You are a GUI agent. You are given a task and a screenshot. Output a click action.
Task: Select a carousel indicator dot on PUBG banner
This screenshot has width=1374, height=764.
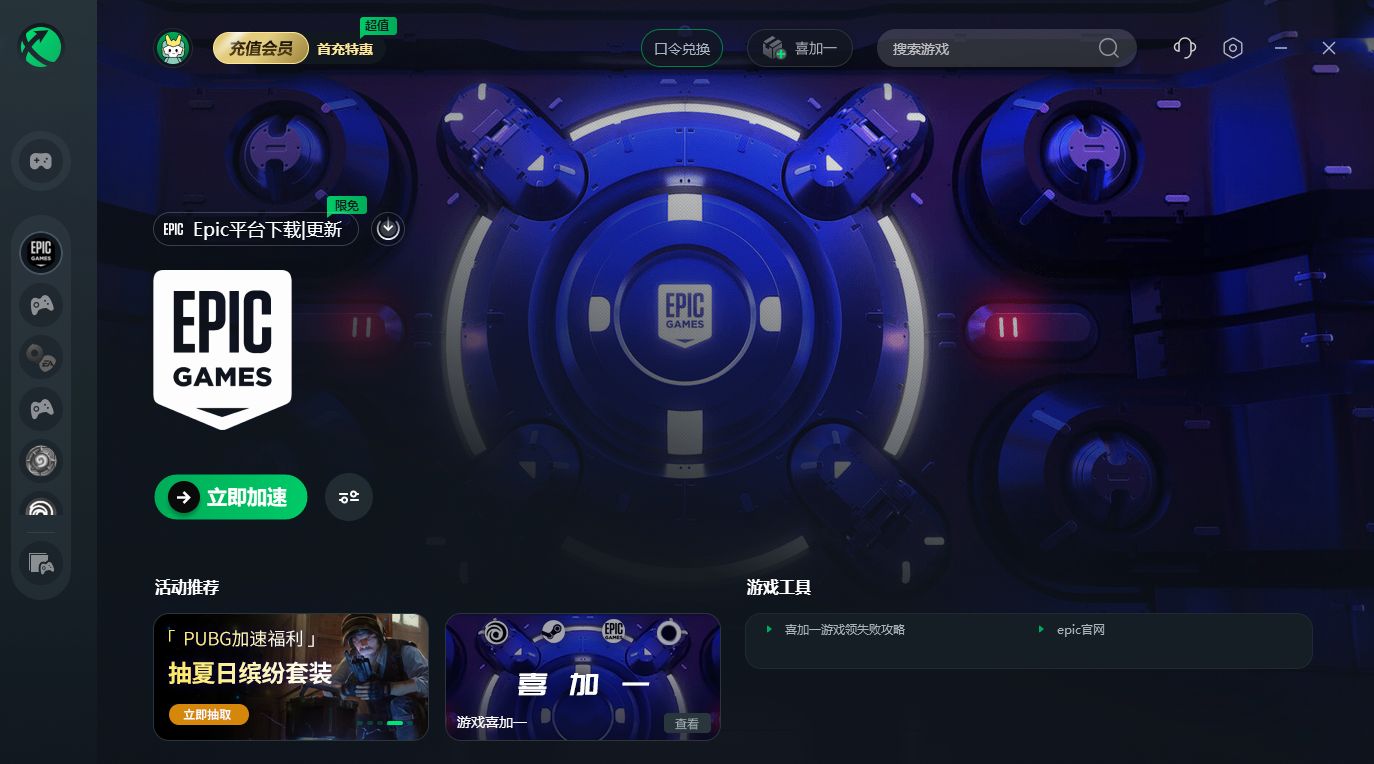(395, 722)
